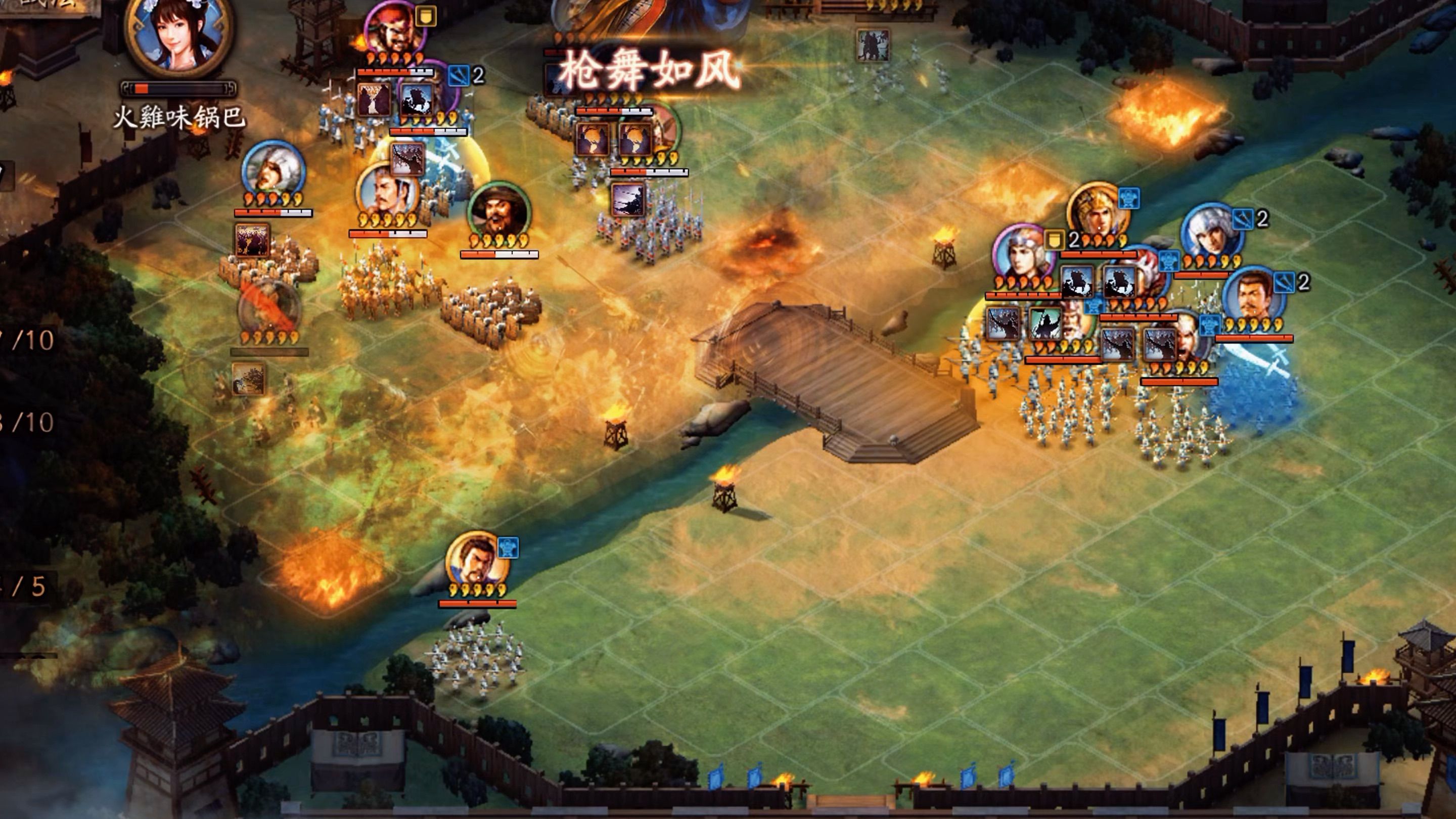Select the brown-haired goateed general's portrait

point(1253,297)
